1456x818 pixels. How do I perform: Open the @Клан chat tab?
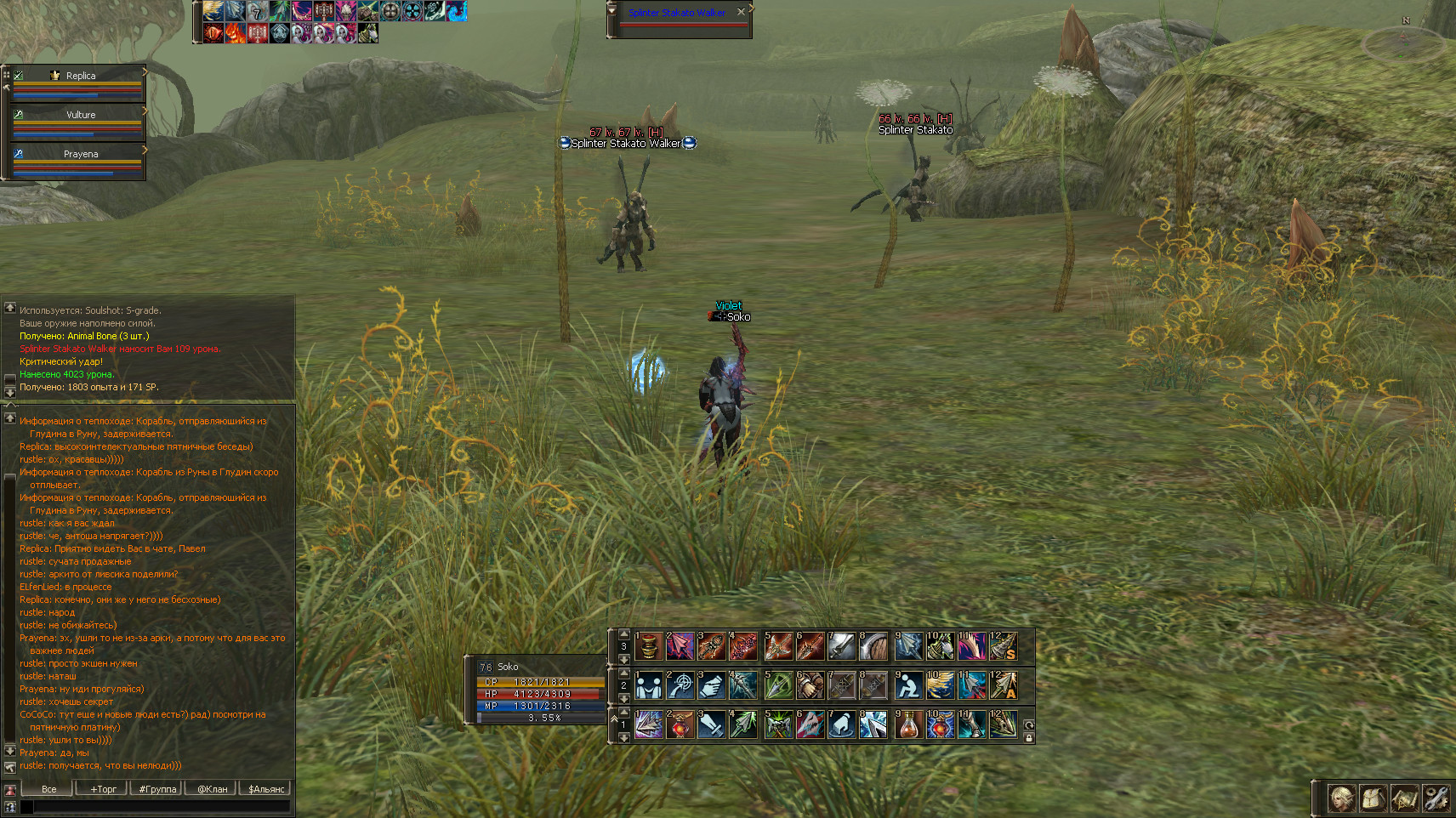(x=212, y=789)
